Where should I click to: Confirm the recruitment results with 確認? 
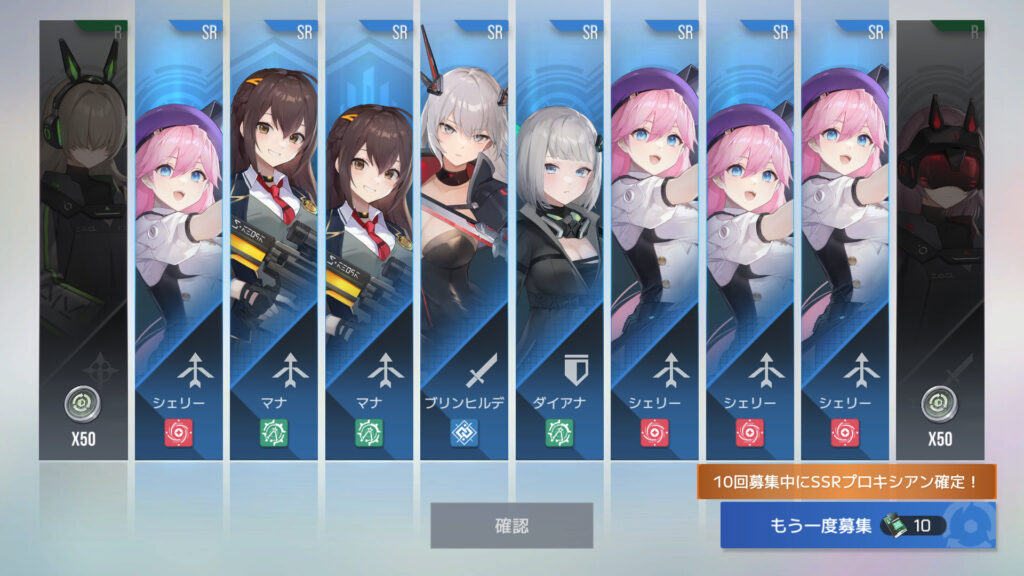point(511,525)
